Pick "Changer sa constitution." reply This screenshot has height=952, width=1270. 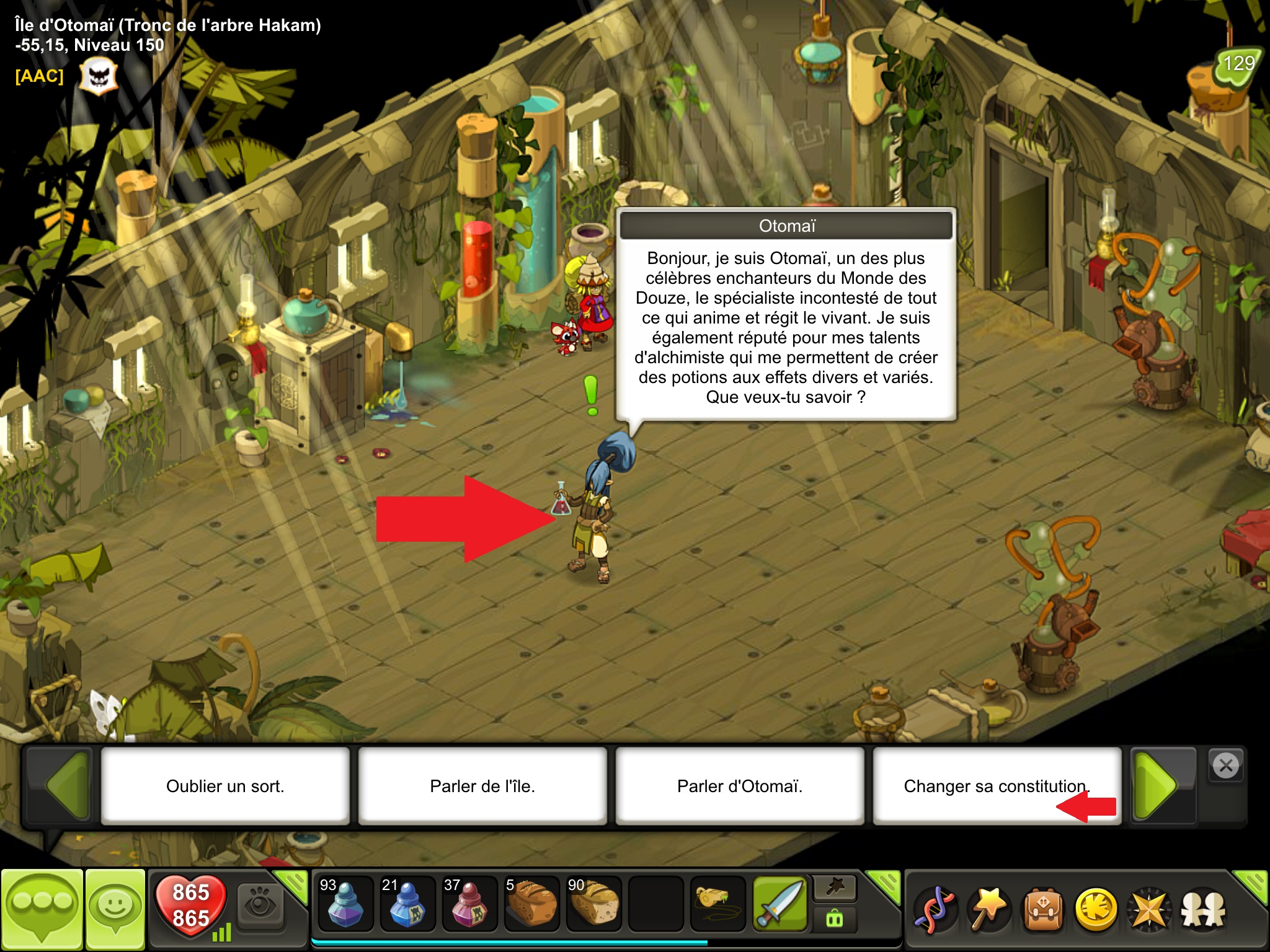997,786
